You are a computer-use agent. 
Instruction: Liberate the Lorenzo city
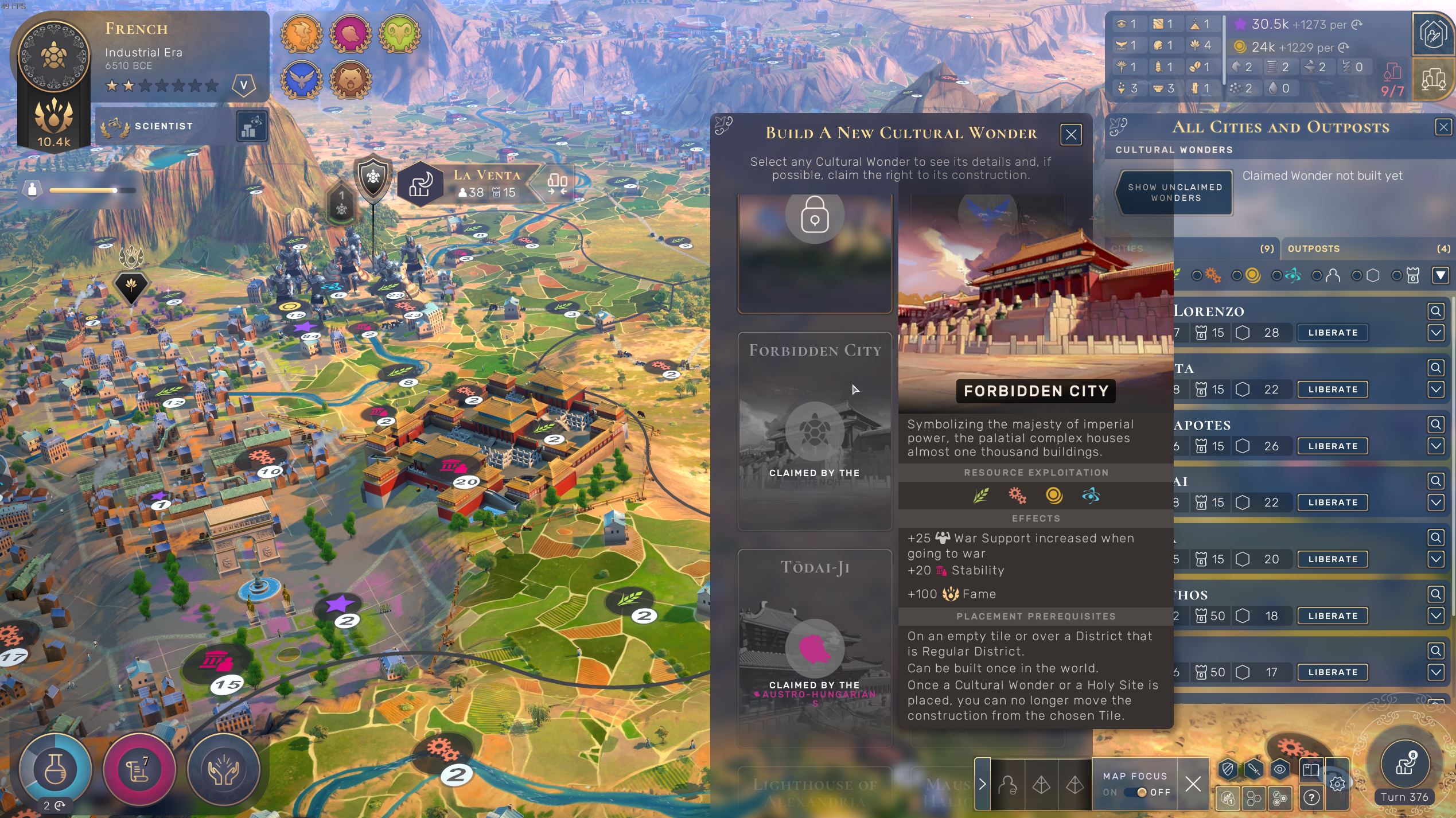(1333, 333)
